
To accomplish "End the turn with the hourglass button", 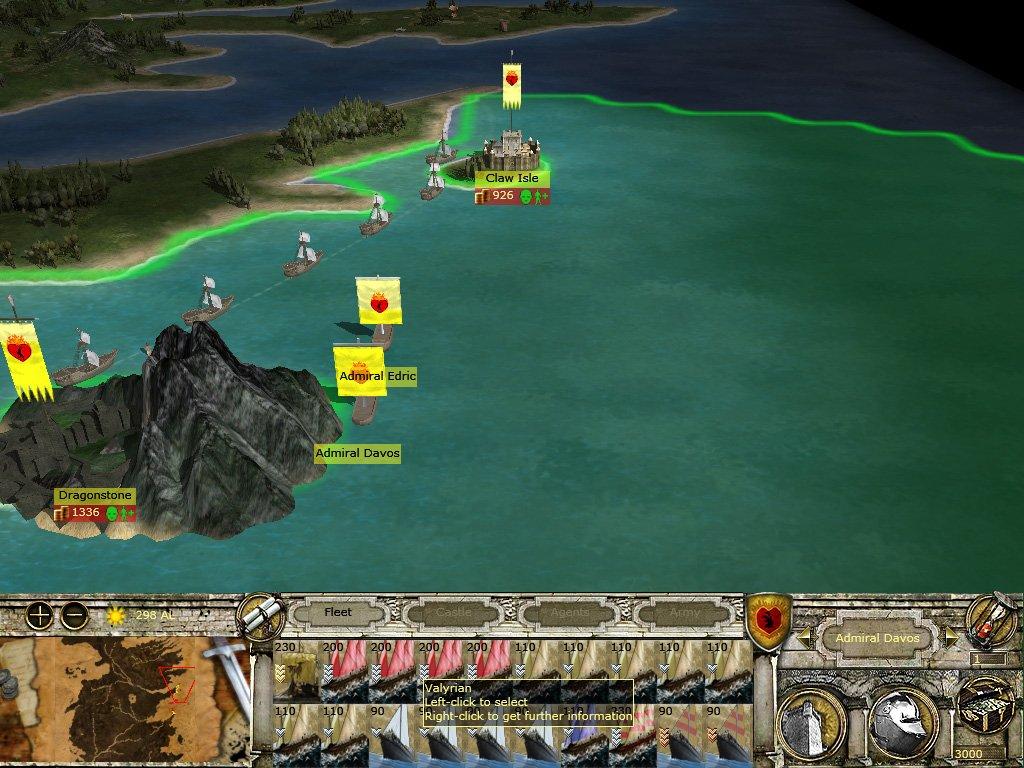I will pos(991,622).
